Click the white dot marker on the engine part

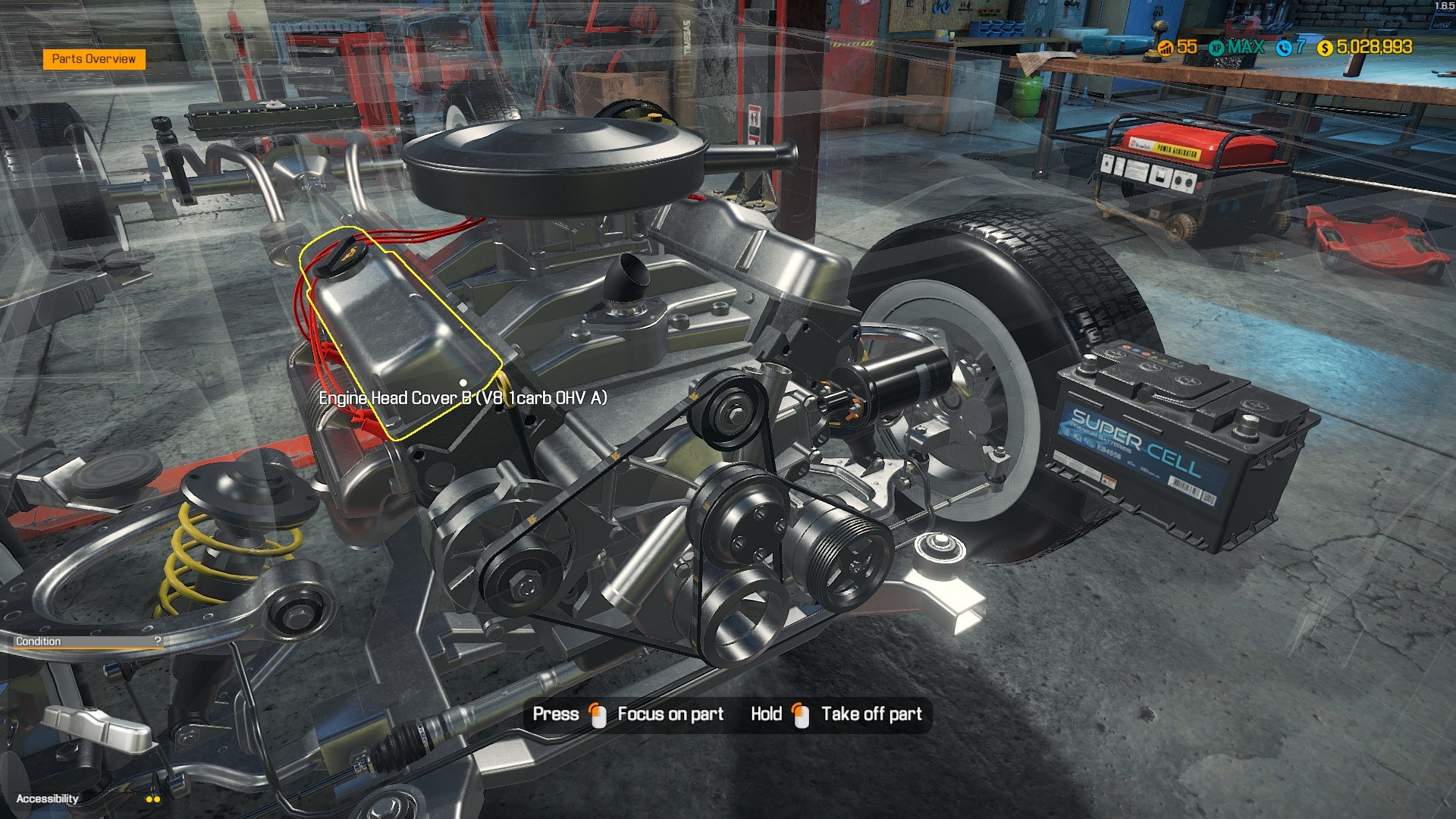pos(463,382)
